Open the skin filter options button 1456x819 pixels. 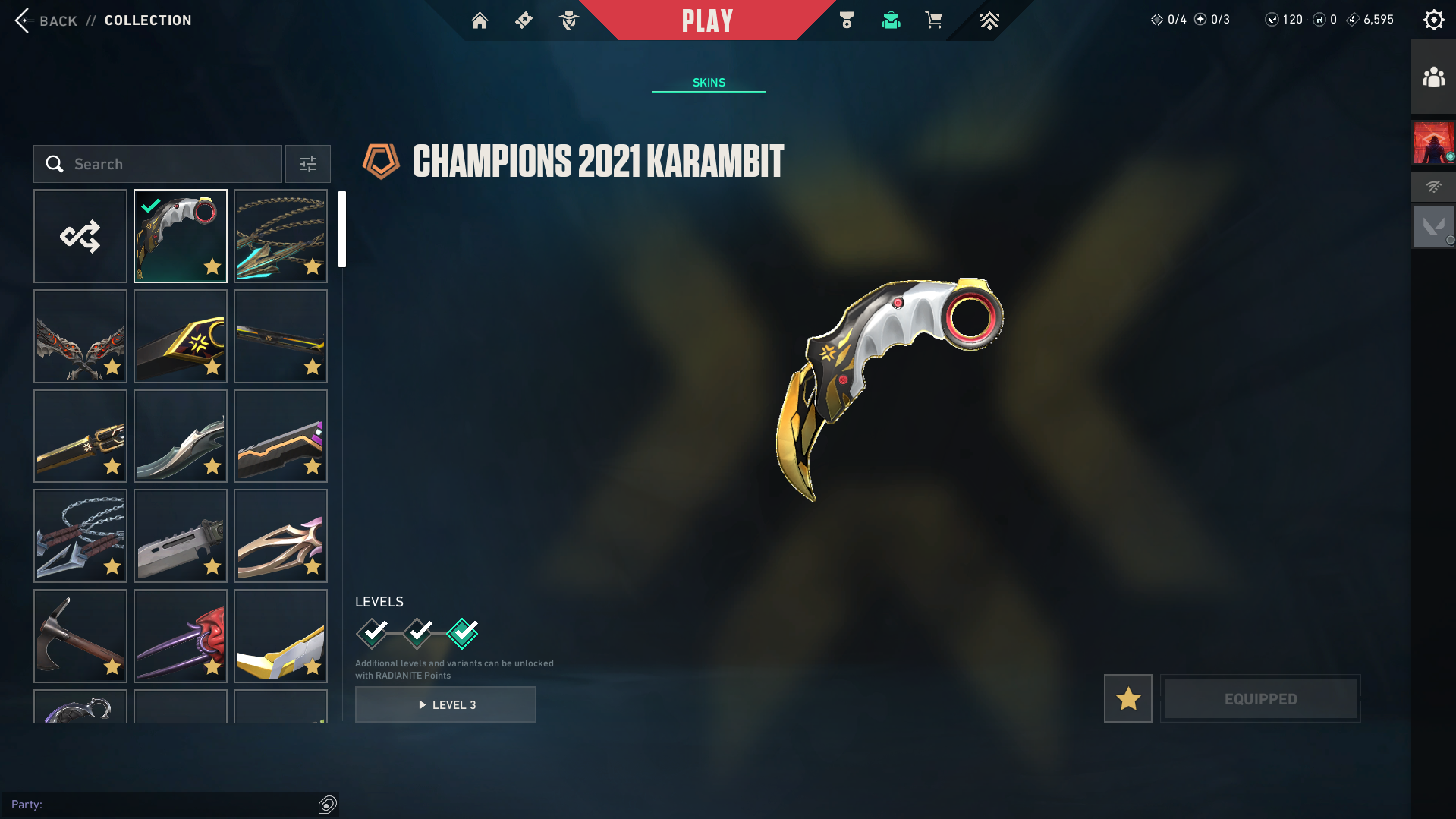pos(308,164)
